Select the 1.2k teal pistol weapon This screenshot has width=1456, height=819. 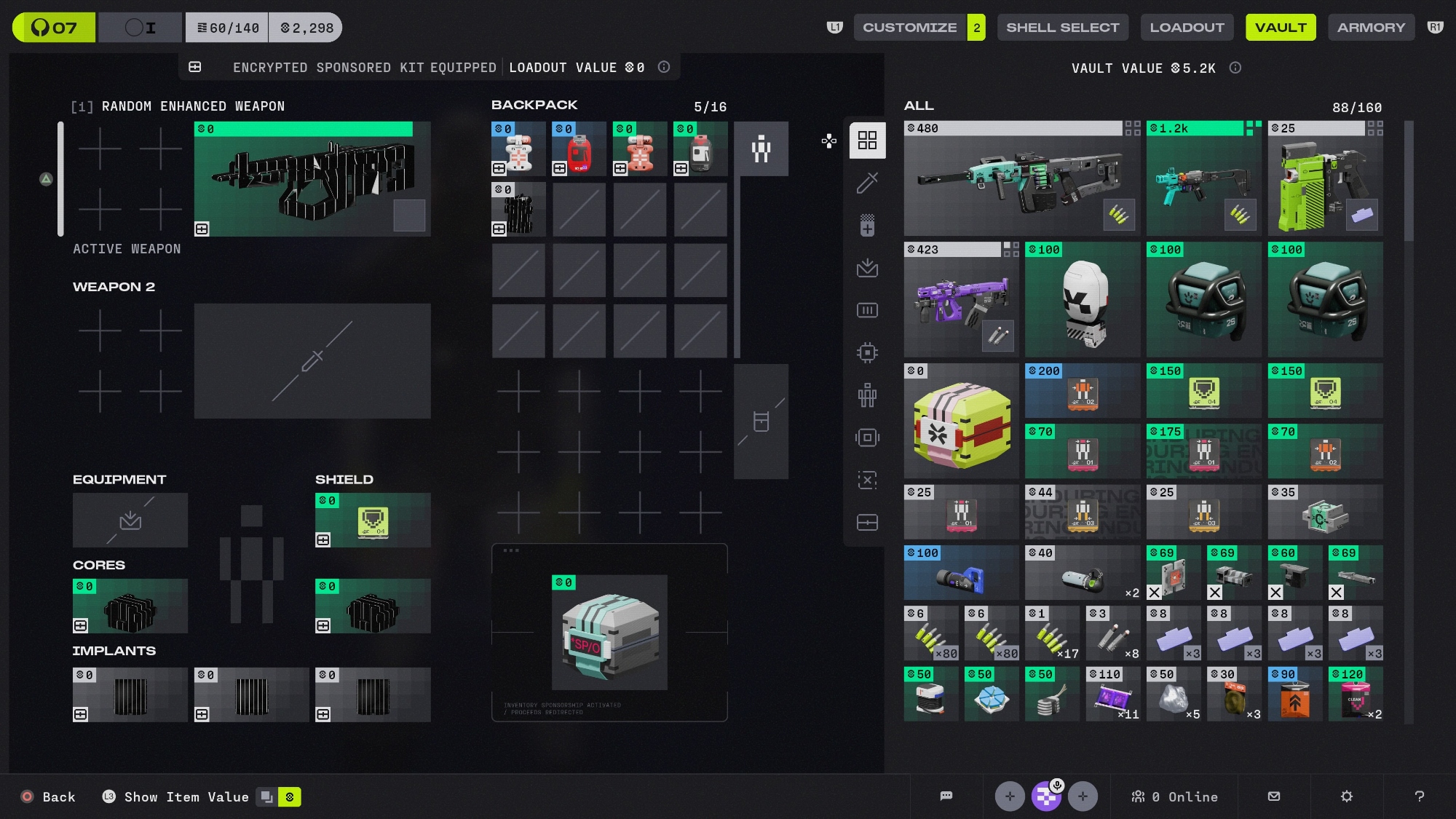coord(1203,179)
